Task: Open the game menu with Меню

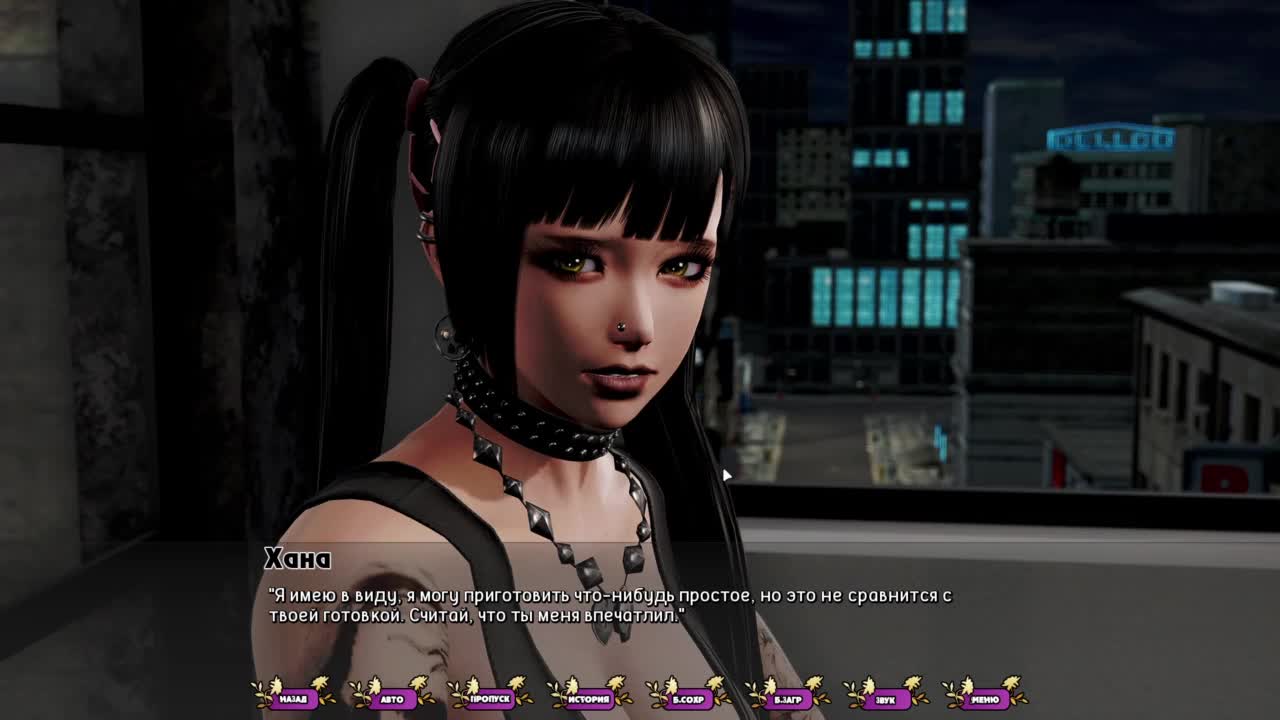Action: (x=984, y=699)
